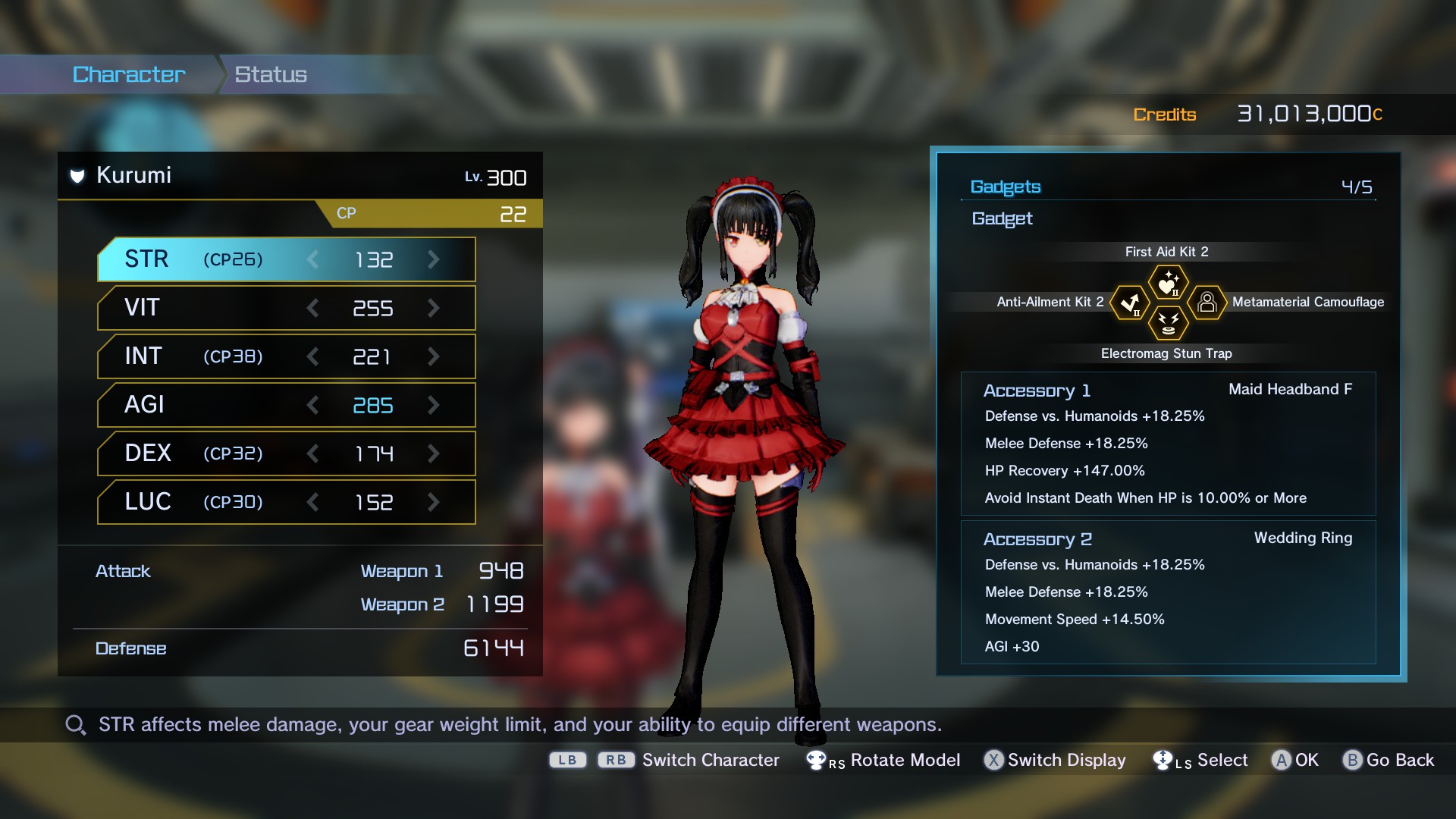Select the INT stat row
Image resolution: width=1456 pixels, height=819 pixels.
pos(286,356)
